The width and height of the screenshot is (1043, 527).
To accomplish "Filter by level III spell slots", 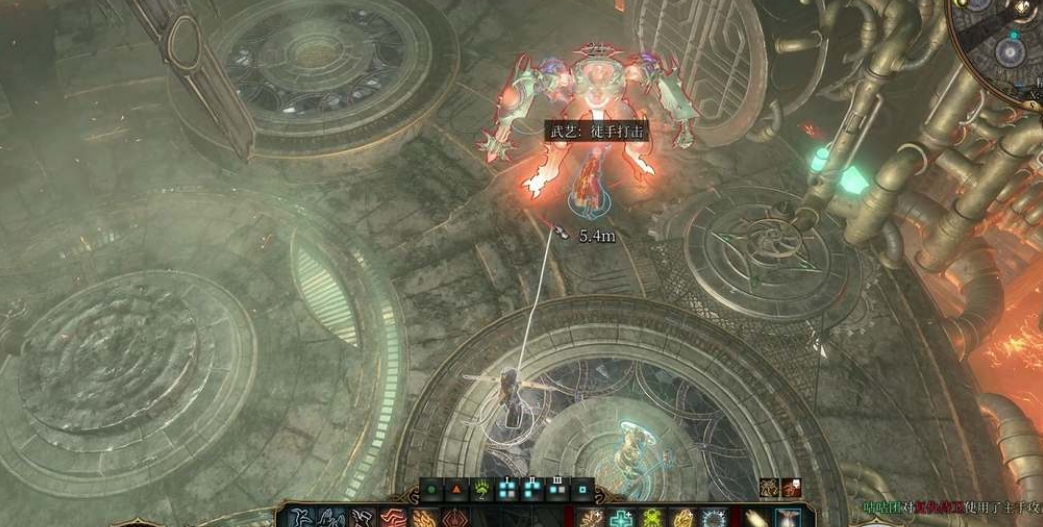I will [x=557, y=489].
